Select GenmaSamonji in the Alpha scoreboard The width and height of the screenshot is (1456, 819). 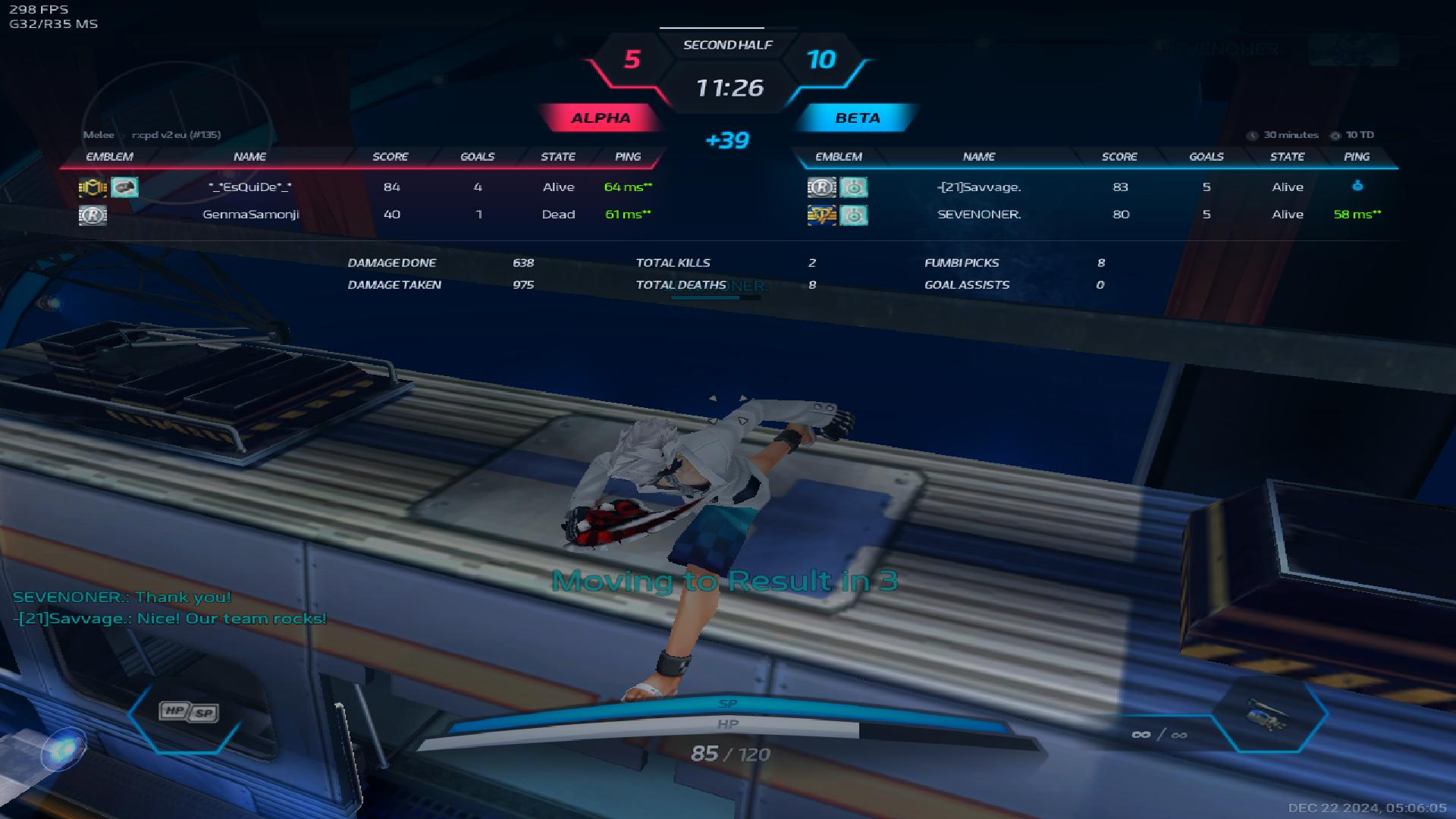[x=251, y=215]
